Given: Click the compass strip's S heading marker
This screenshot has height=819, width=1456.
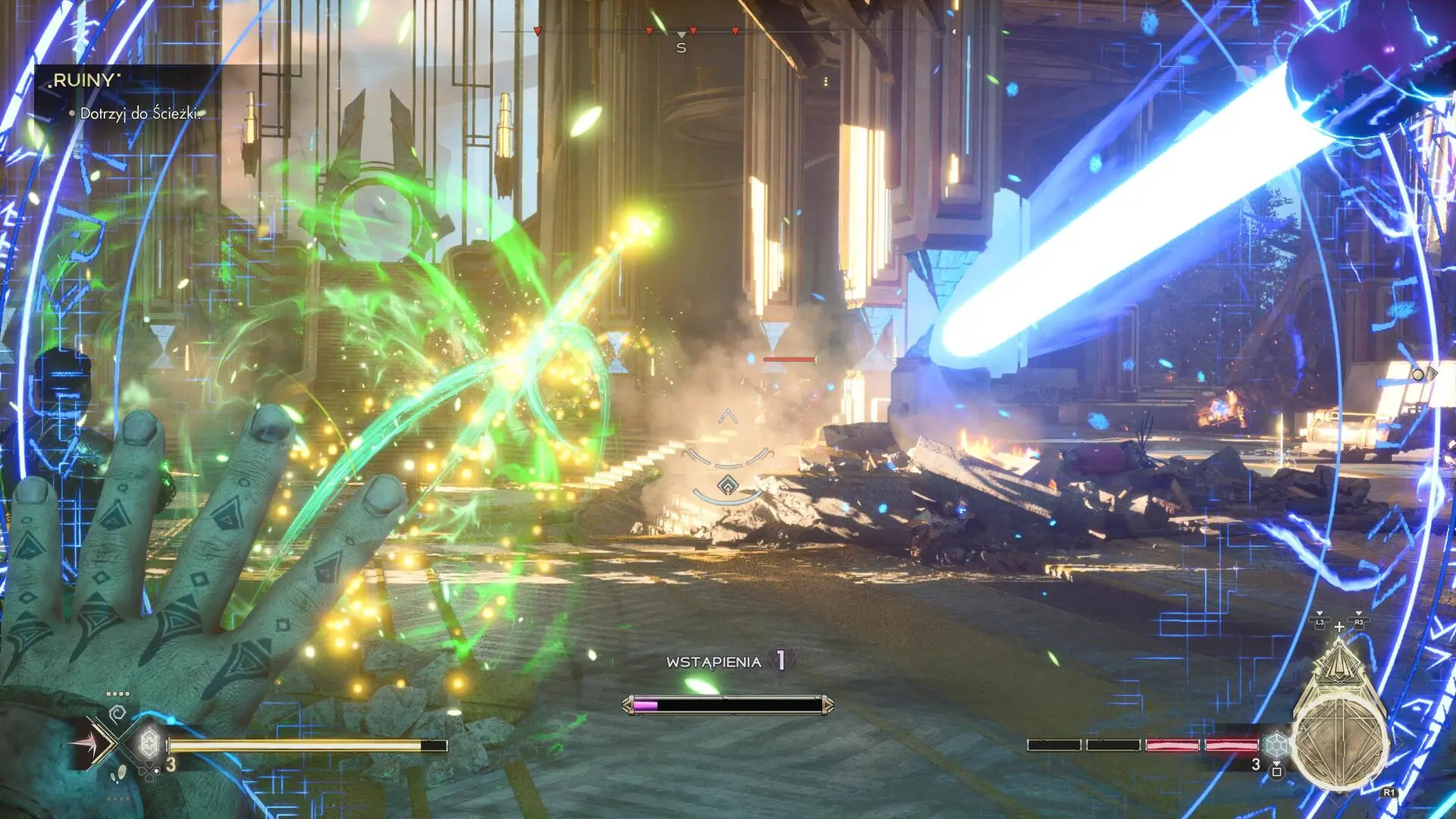Looking at the screenshot, I should coord(681,47).
